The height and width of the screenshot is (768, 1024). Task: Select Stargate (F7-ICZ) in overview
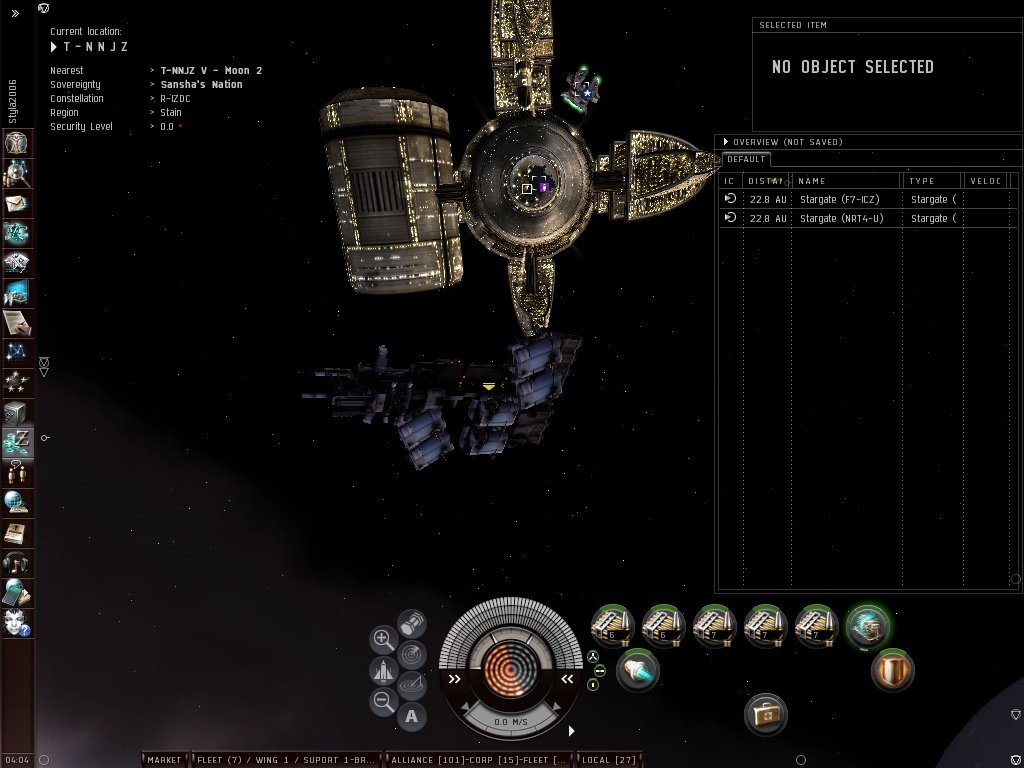840,199
